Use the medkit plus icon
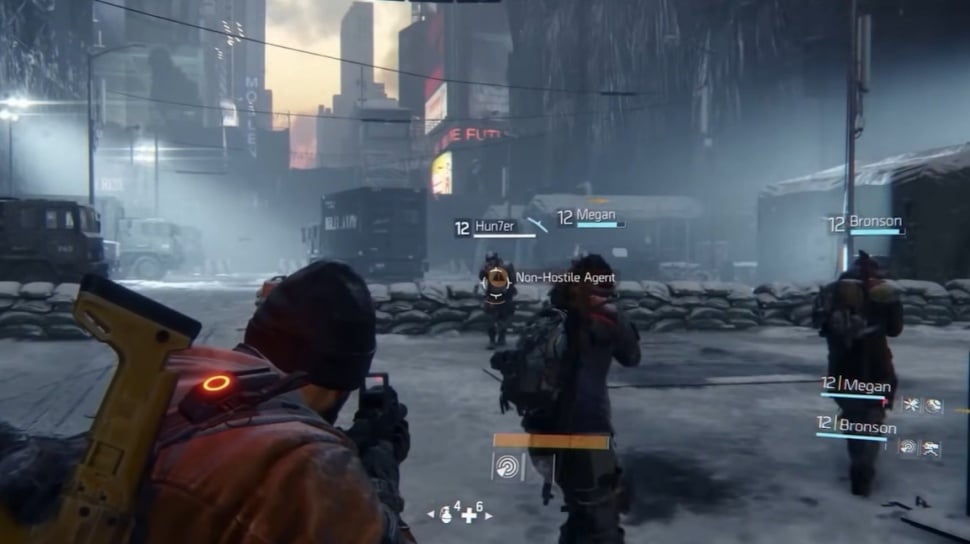 pyautogui.click(x=468, y=515)
